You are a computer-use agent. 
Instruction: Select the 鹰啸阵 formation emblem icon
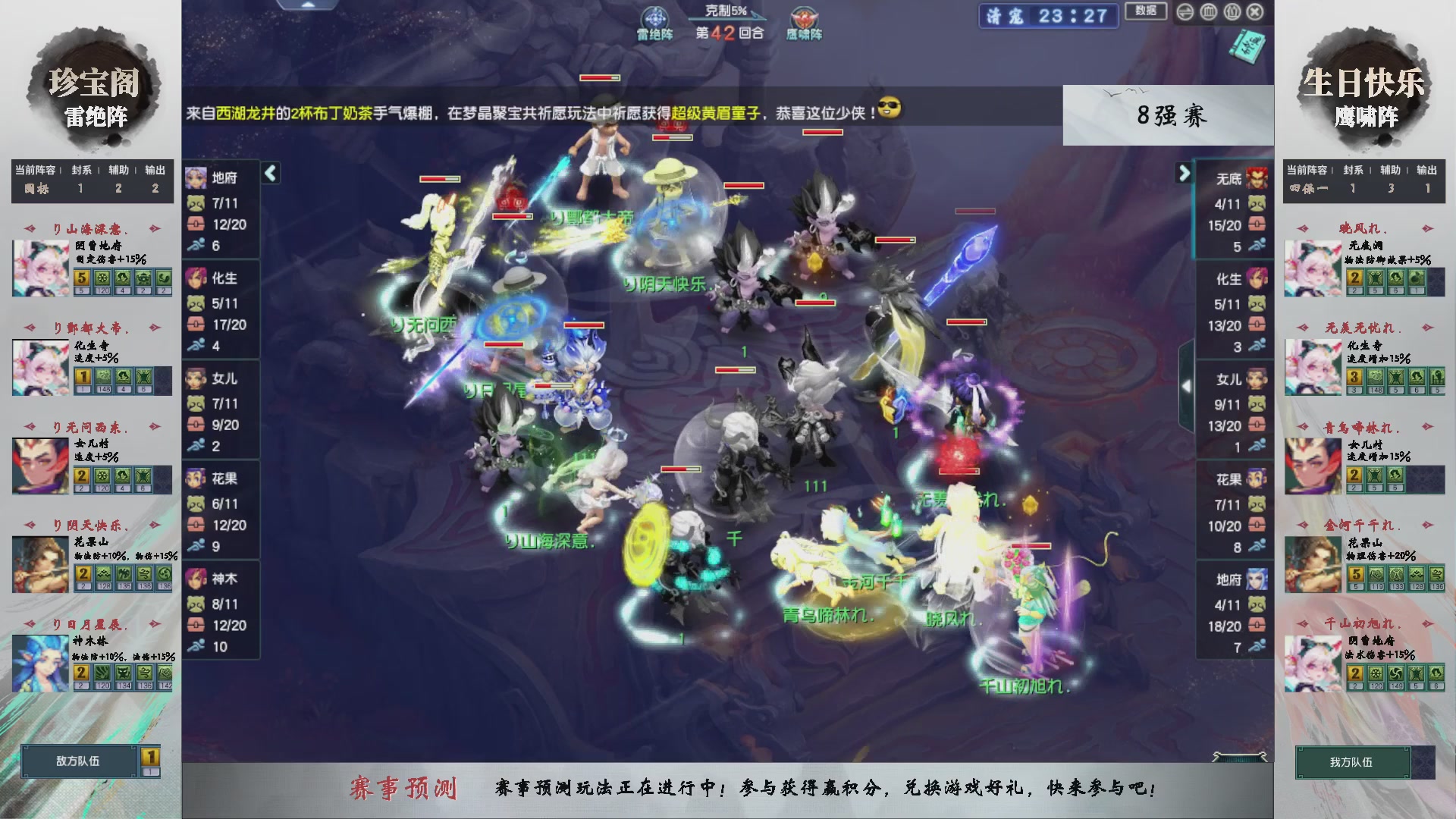803,18
